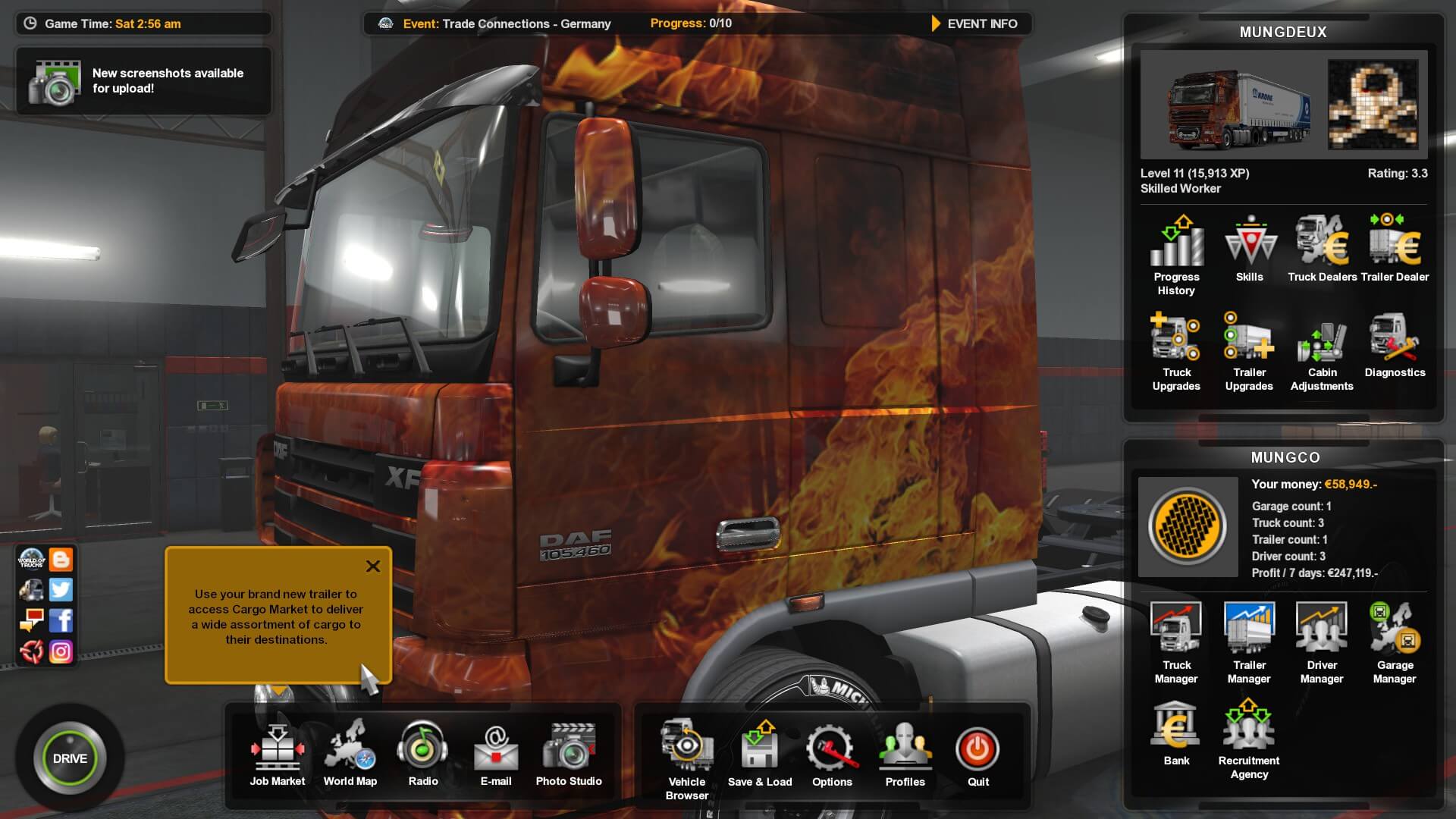Start driving with the DRIVE button
This screenshot has height=819, width=1456.
click(x=70, y=758)
